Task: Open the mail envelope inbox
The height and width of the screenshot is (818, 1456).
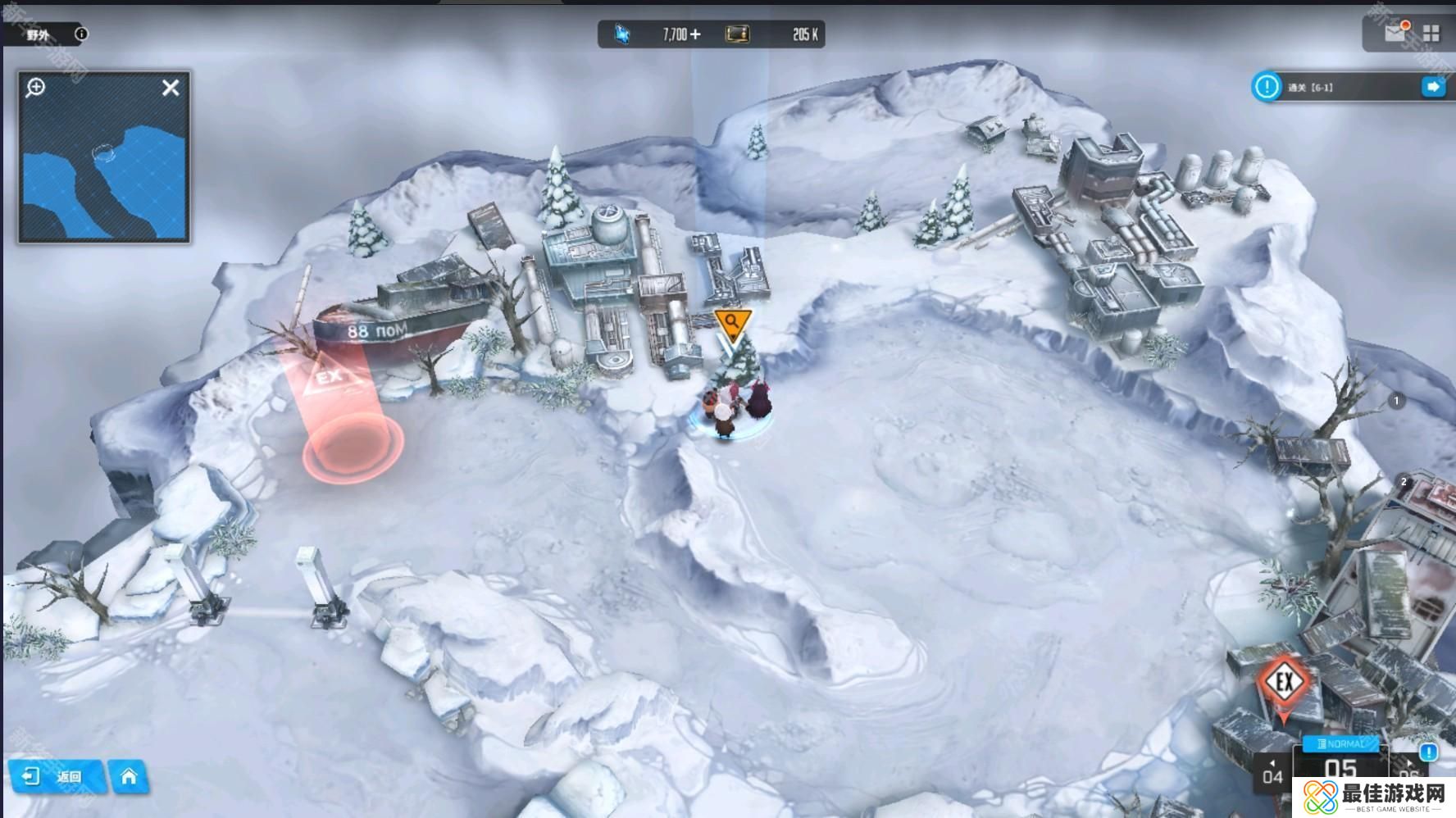Action: (1395, 33)
